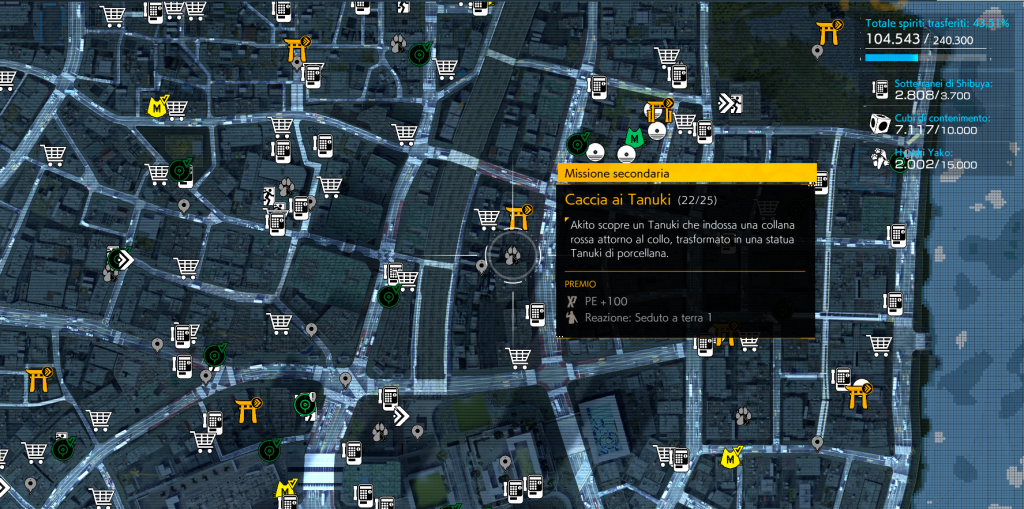Click the white square double-chevron running marker
This screenshot has width=1024, height=509.
point(731,102)
